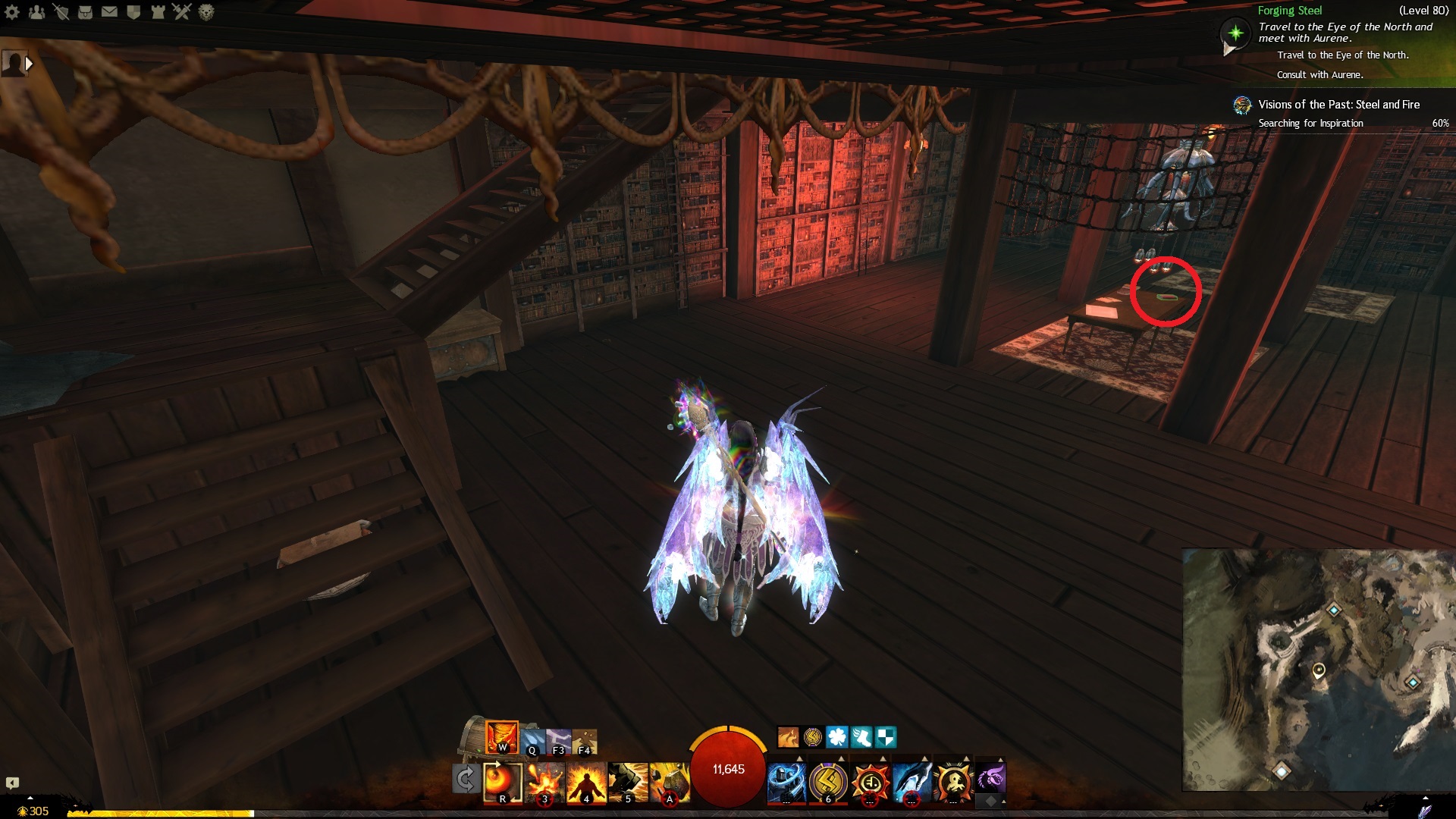Select Visions of the Past tracker entry

click(1338, 105)
